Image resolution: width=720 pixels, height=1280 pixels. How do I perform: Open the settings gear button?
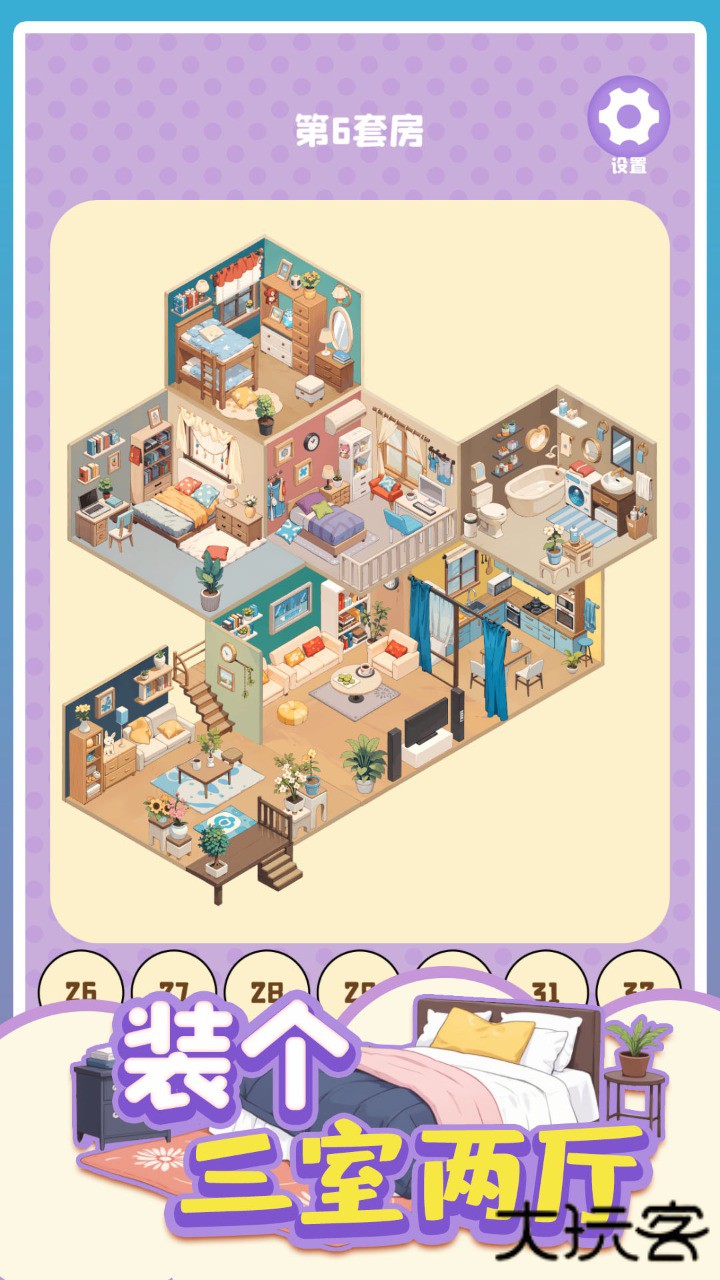628,118
